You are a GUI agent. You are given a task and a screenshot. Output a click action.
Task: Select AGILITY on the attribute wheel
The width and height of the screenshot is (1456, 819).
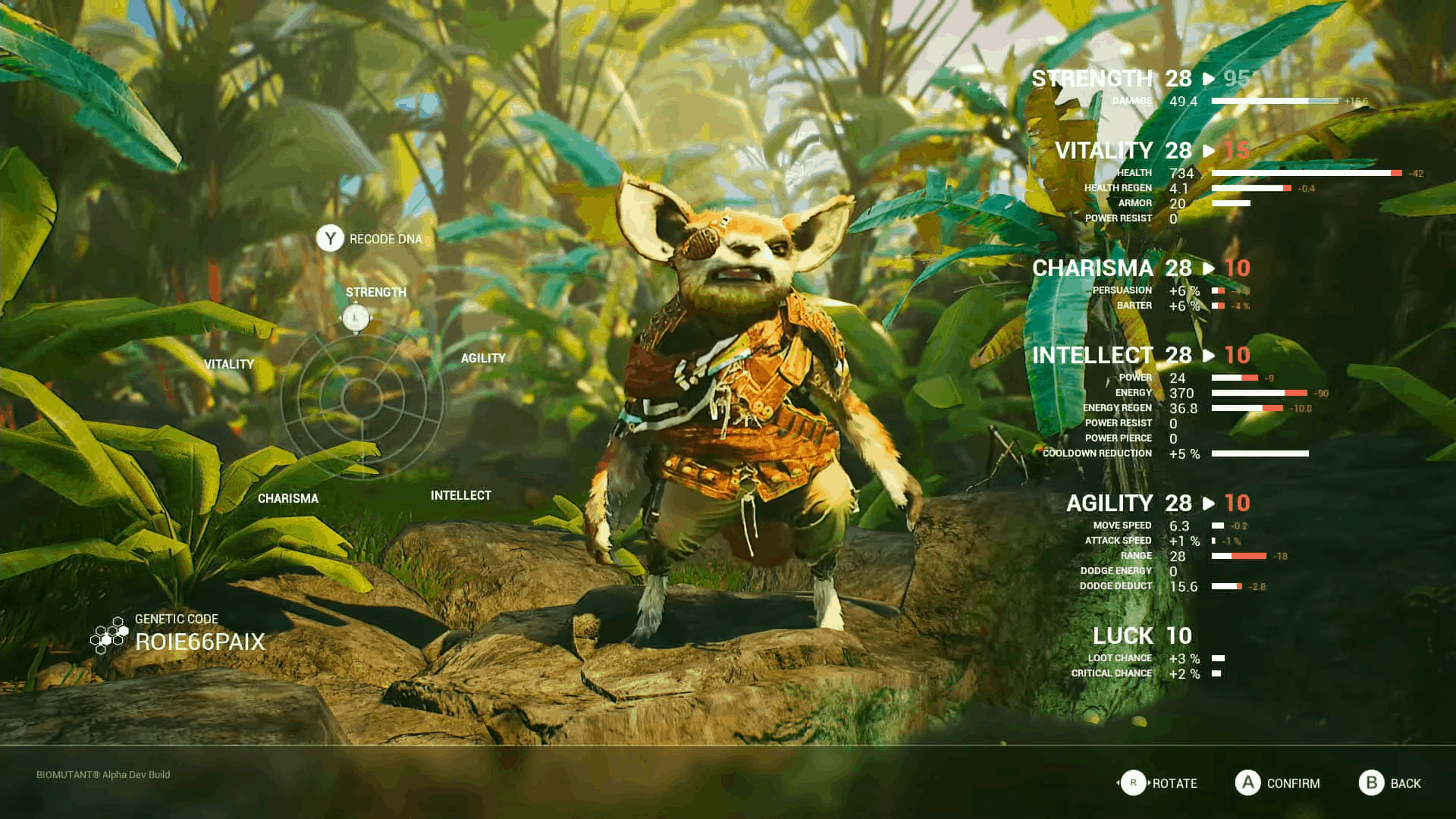tap(483, 358)
